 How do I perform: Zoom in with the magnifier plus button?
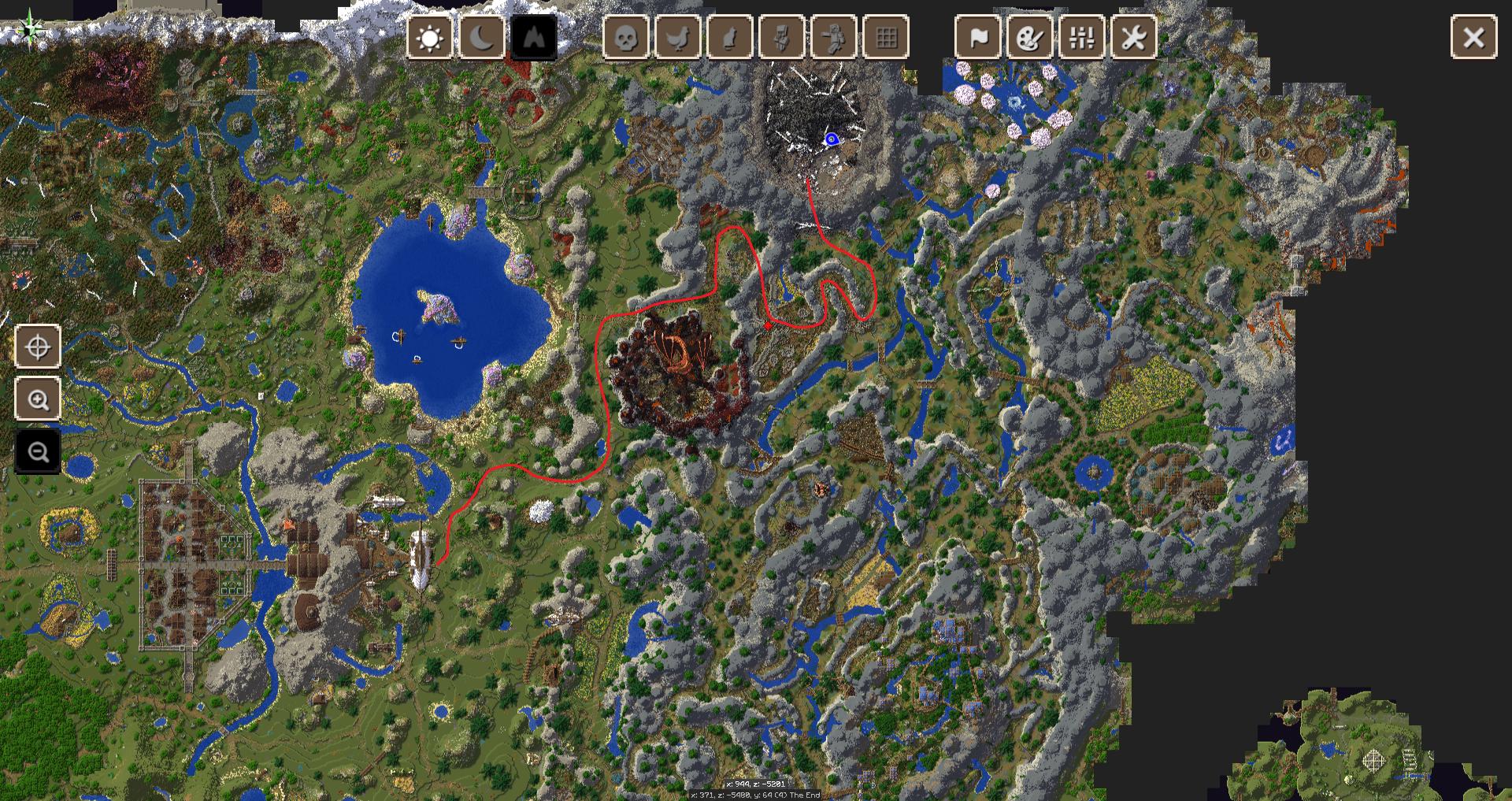tap(38, 399)
